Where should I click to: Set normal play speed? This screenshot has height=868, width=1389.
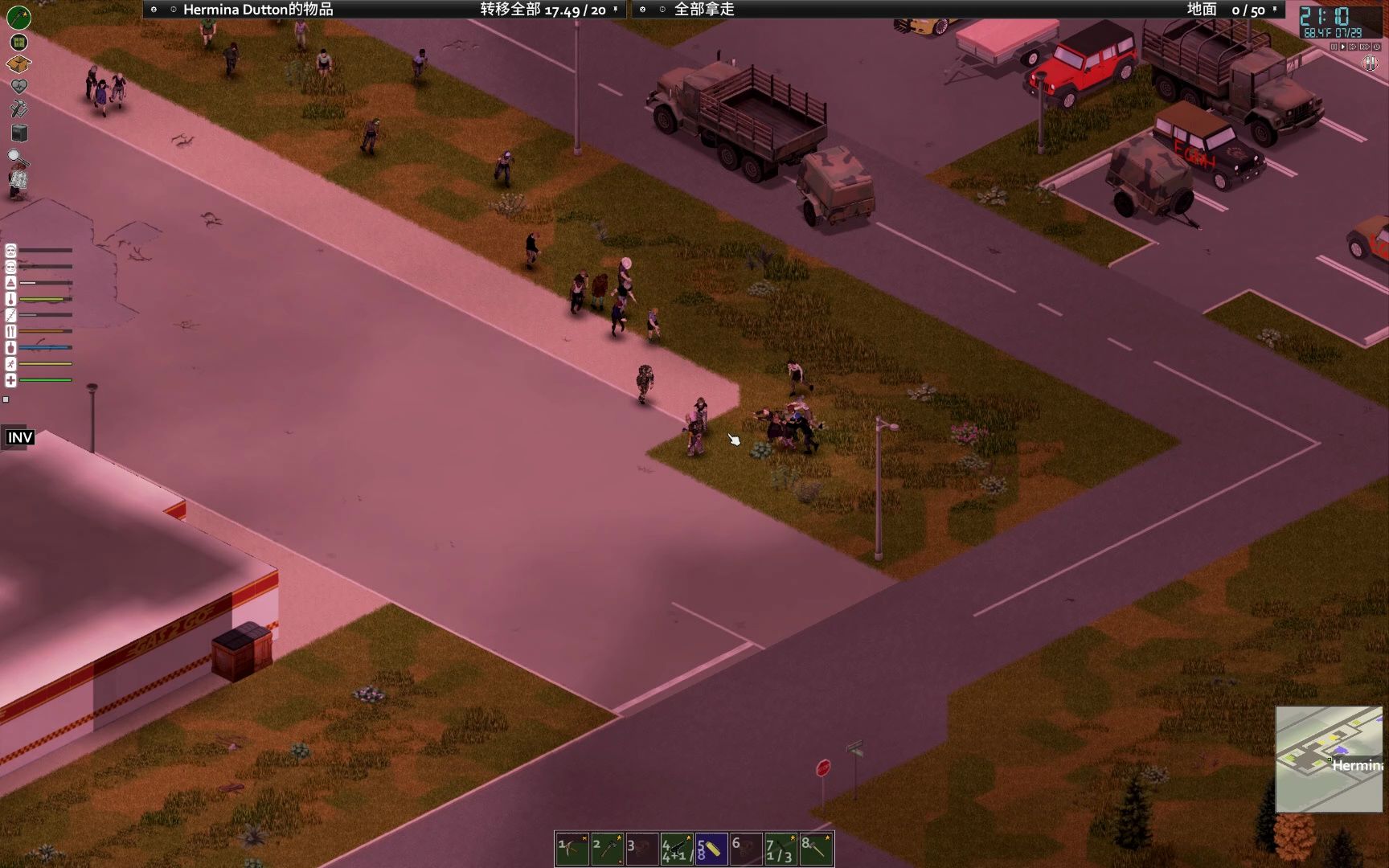(1343, 47)
